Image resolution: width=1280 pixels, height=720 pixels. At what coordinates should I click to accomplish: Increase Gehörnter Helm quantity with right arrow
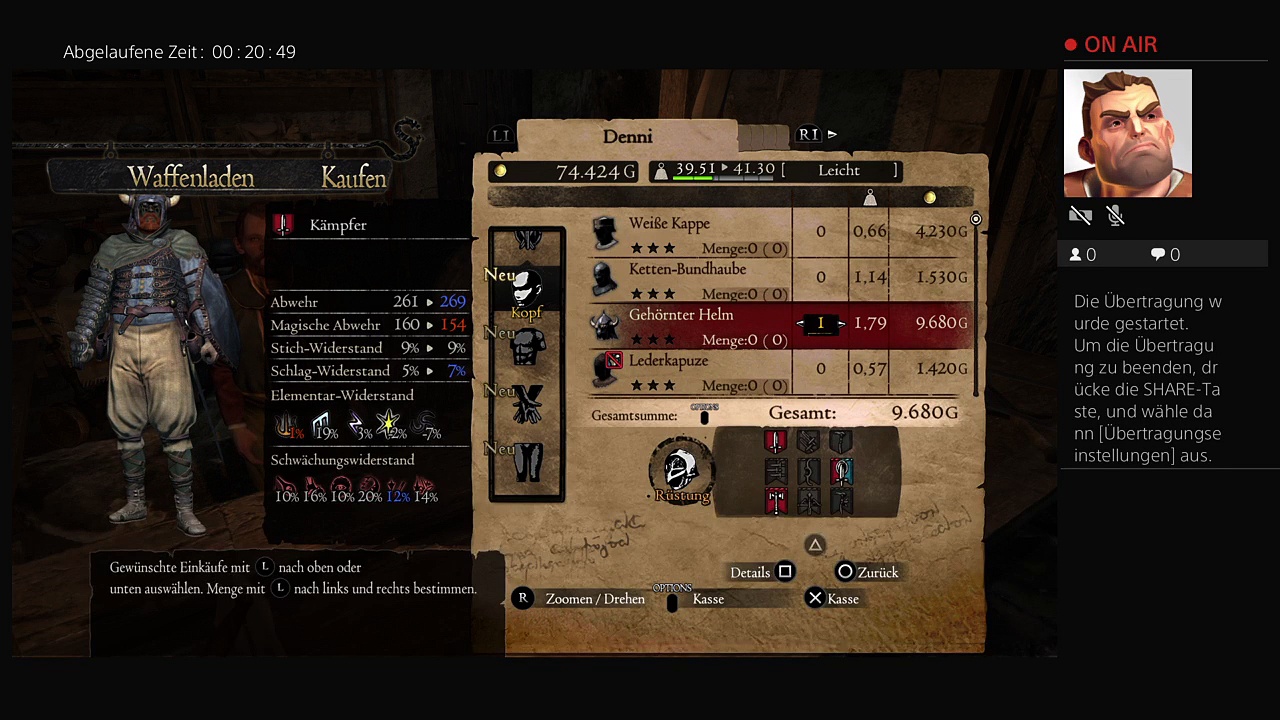click(x=841, y=324)
